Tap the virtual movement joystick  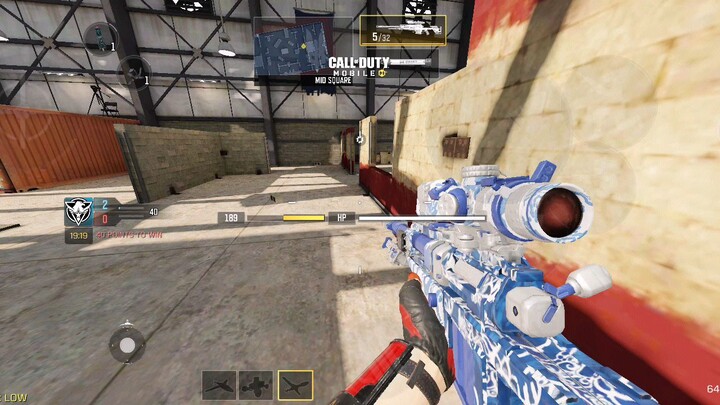pos(126,344)
